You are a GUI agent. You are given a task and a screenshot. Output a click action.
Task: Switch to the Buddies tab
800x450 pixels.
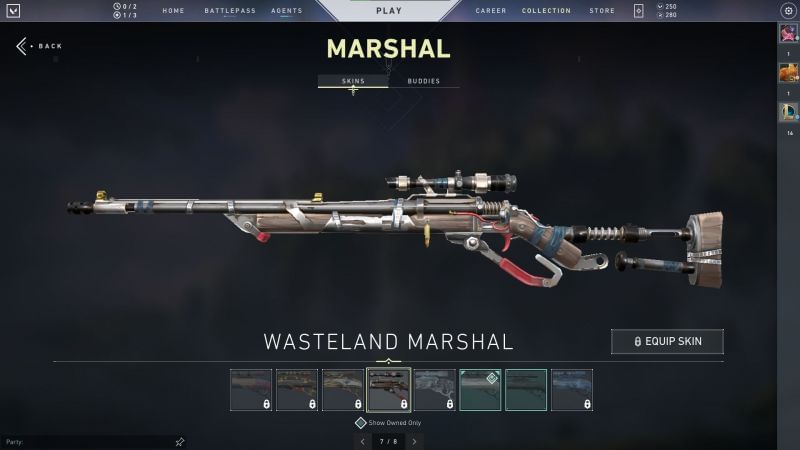[x=424, y=81]
